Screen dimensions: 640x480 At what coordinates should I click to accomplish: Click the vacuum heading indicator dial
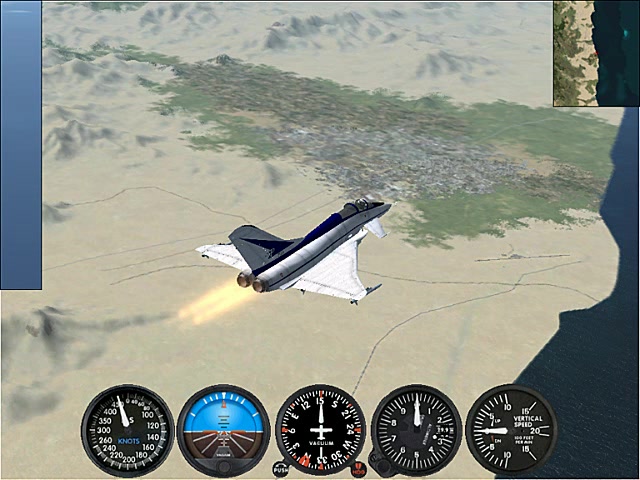click(320, 430)
